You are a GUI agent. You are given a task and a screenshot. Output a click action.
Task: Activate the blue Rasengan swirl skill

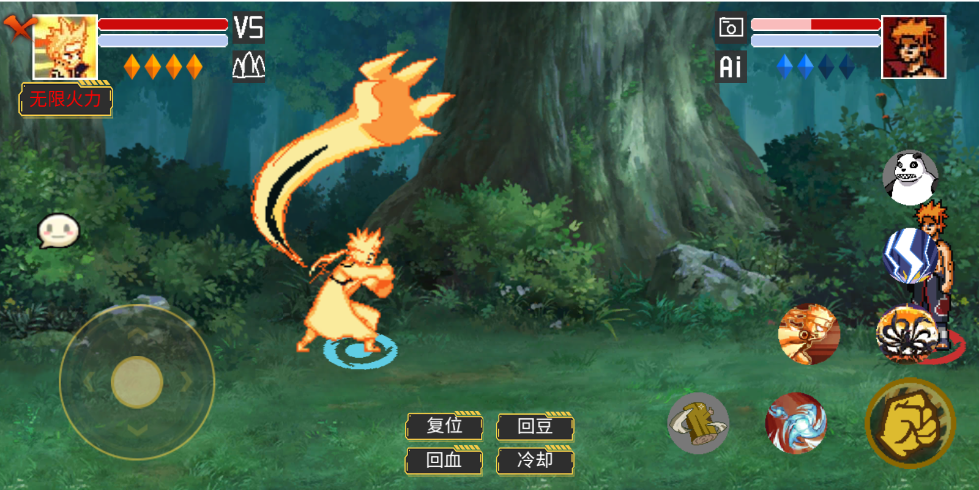(796, 422)
